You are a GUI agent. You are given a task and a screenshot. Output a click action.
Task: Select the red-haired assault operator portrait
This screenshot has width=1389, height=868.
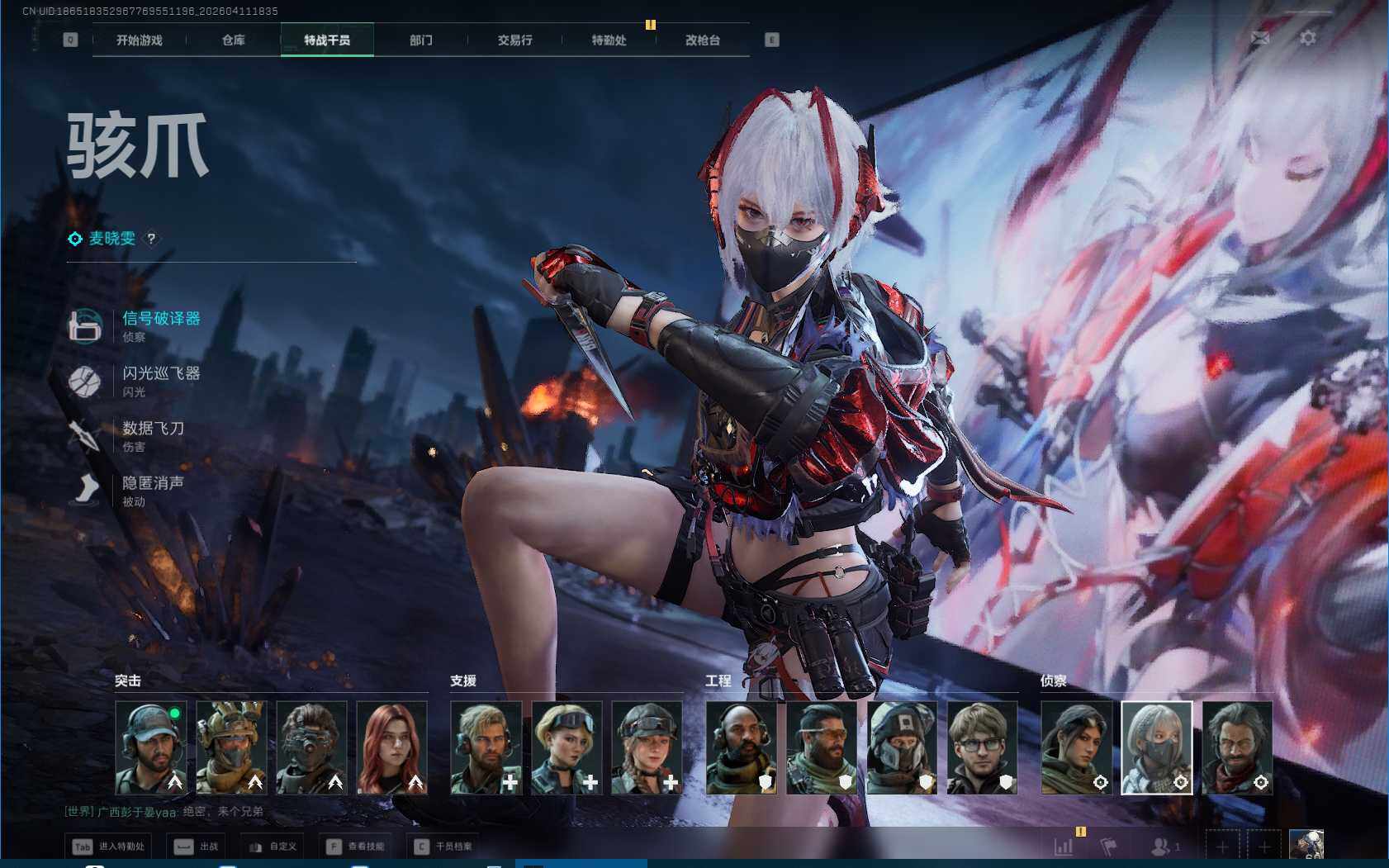(391, 747)
